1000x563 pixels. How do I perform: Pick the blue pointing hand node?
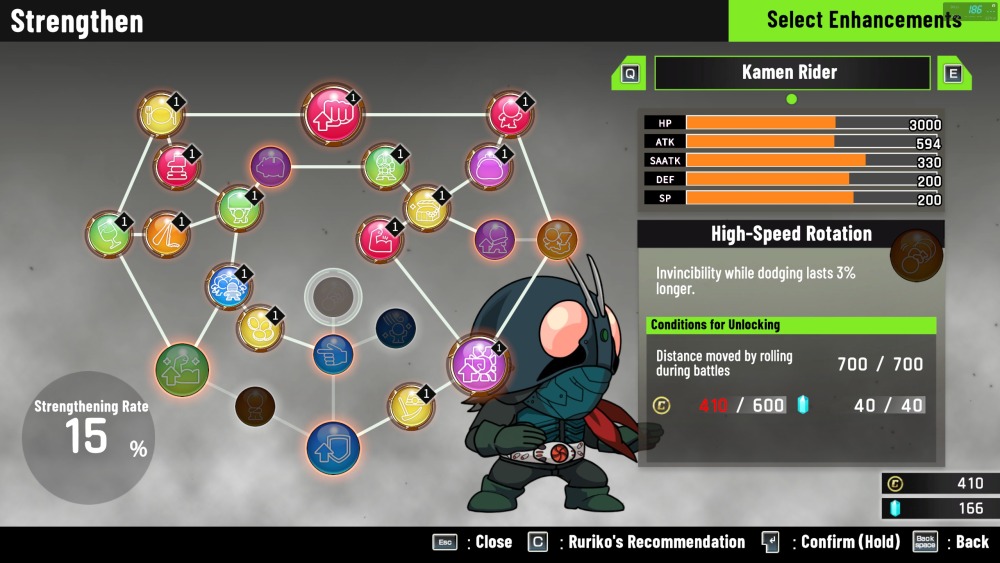(x=333, y=353)
